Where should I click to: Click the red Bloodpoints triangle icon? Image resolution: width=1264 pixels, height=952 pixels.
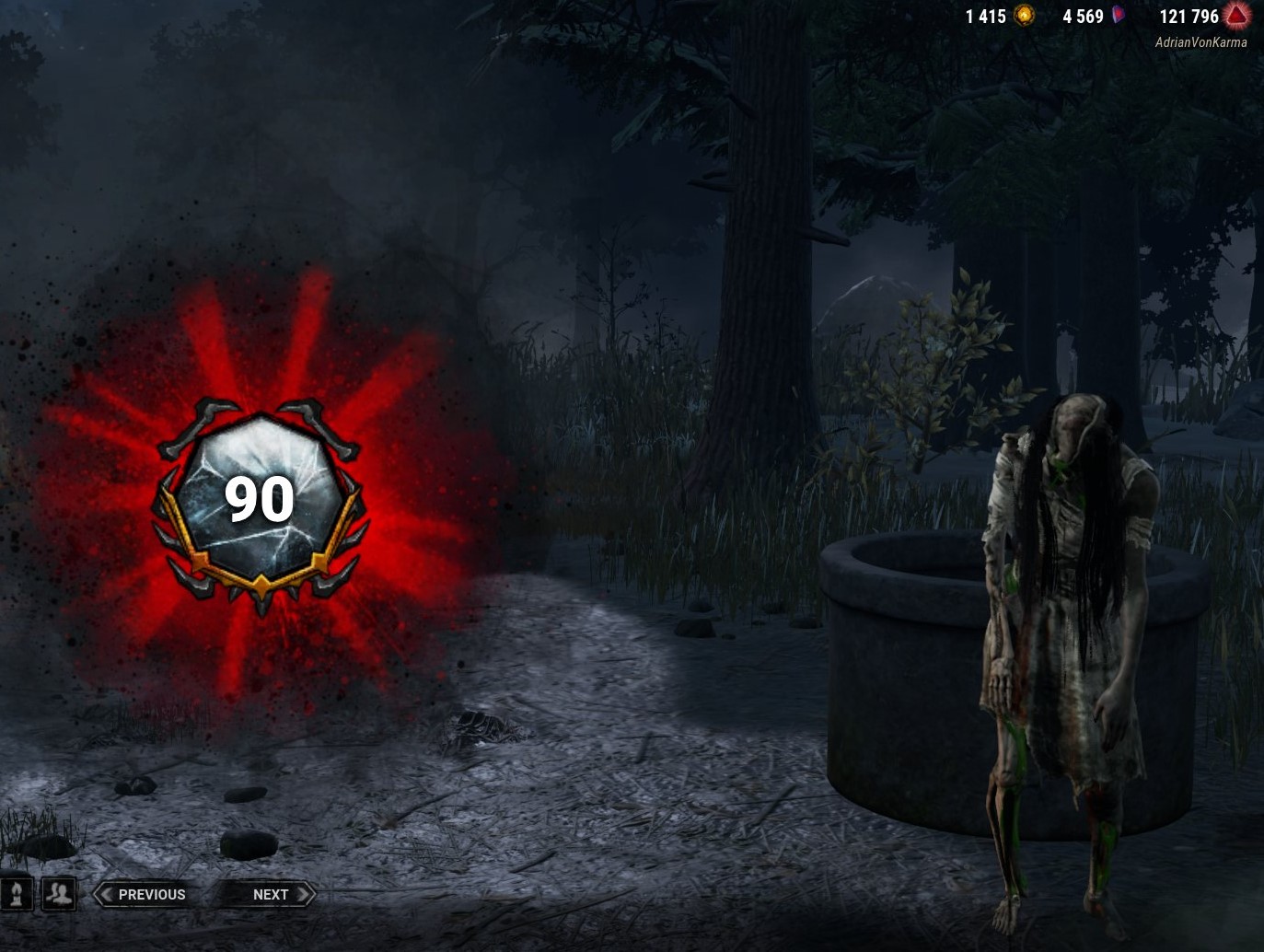pyautogui.click(x=1238, y=16)
